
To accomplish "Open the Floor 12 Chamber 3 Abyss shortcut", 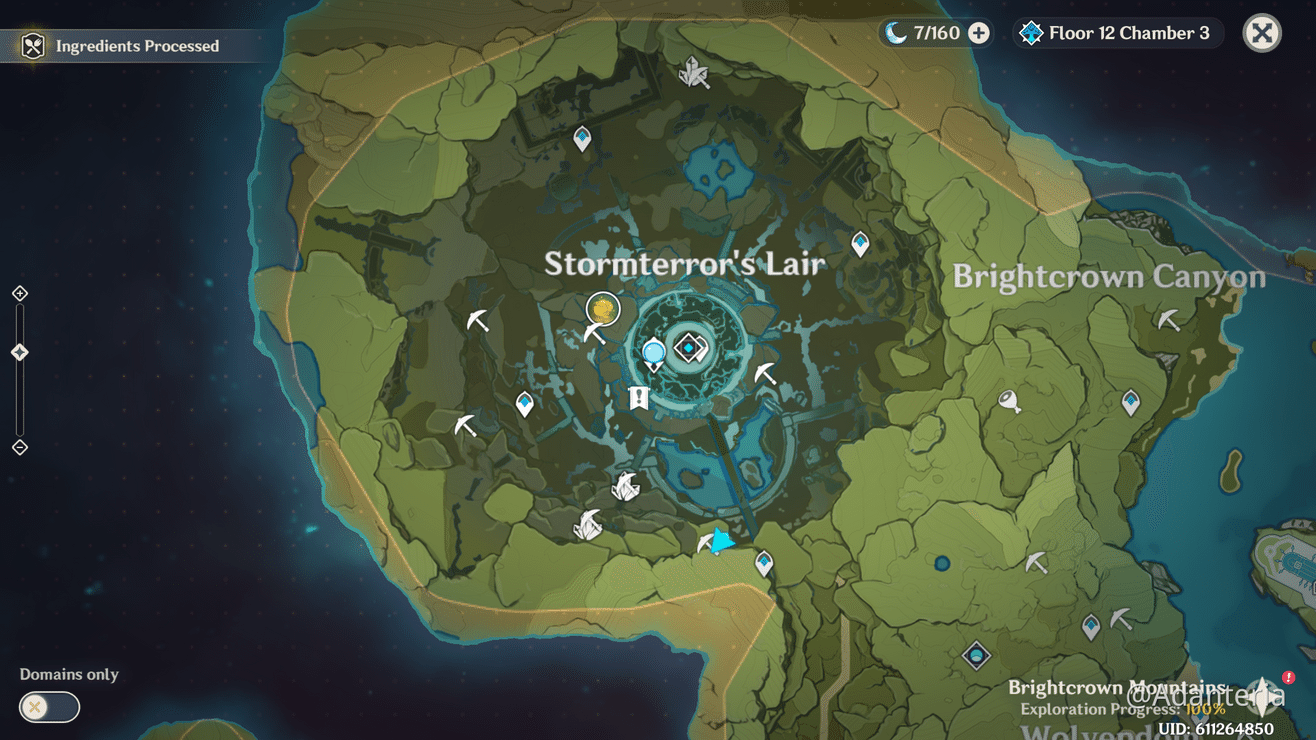I will tap(1116, 32).
